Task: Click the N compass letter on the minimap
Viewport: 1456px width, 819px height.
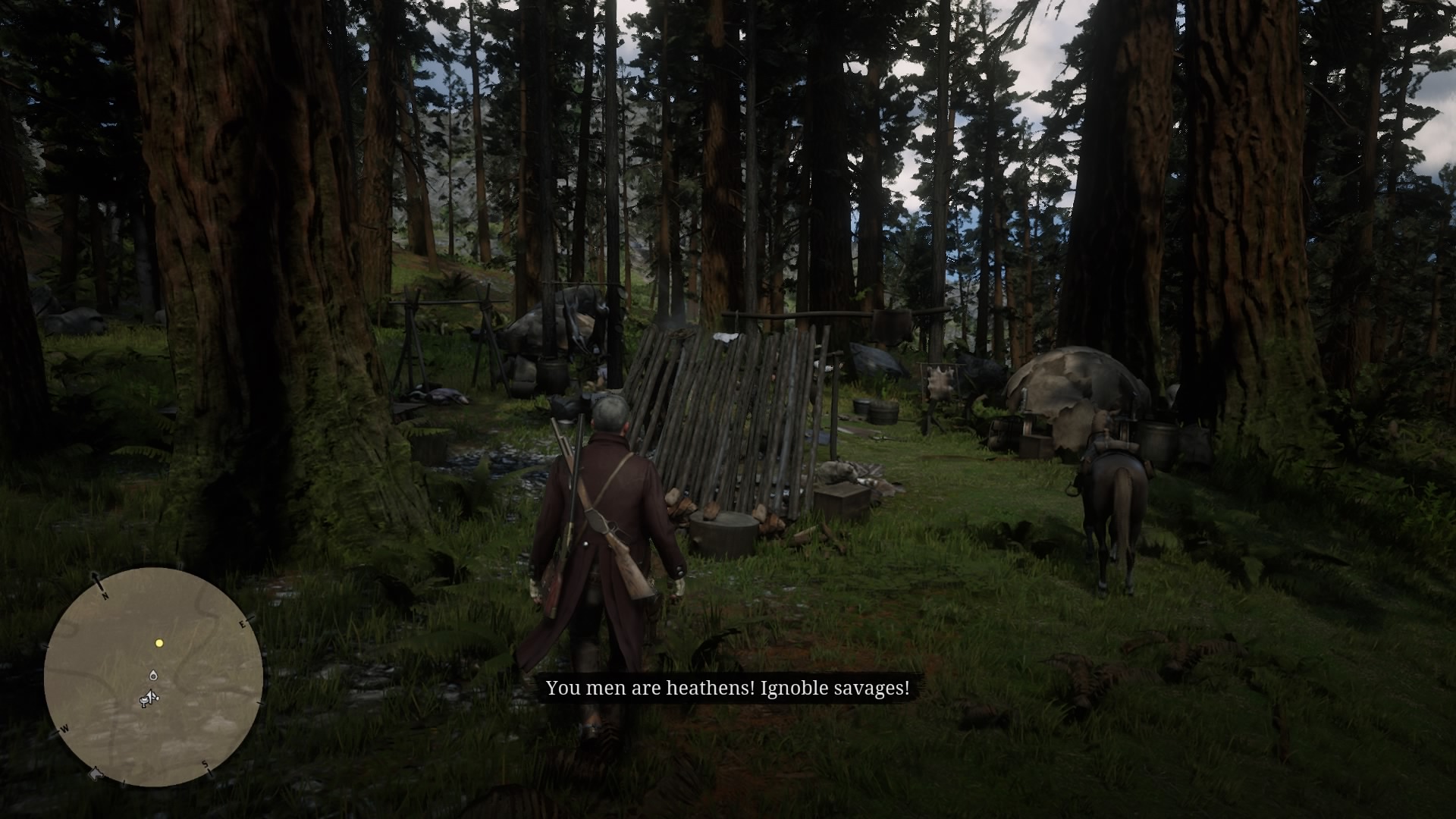Action: click(x=105, y=596)
